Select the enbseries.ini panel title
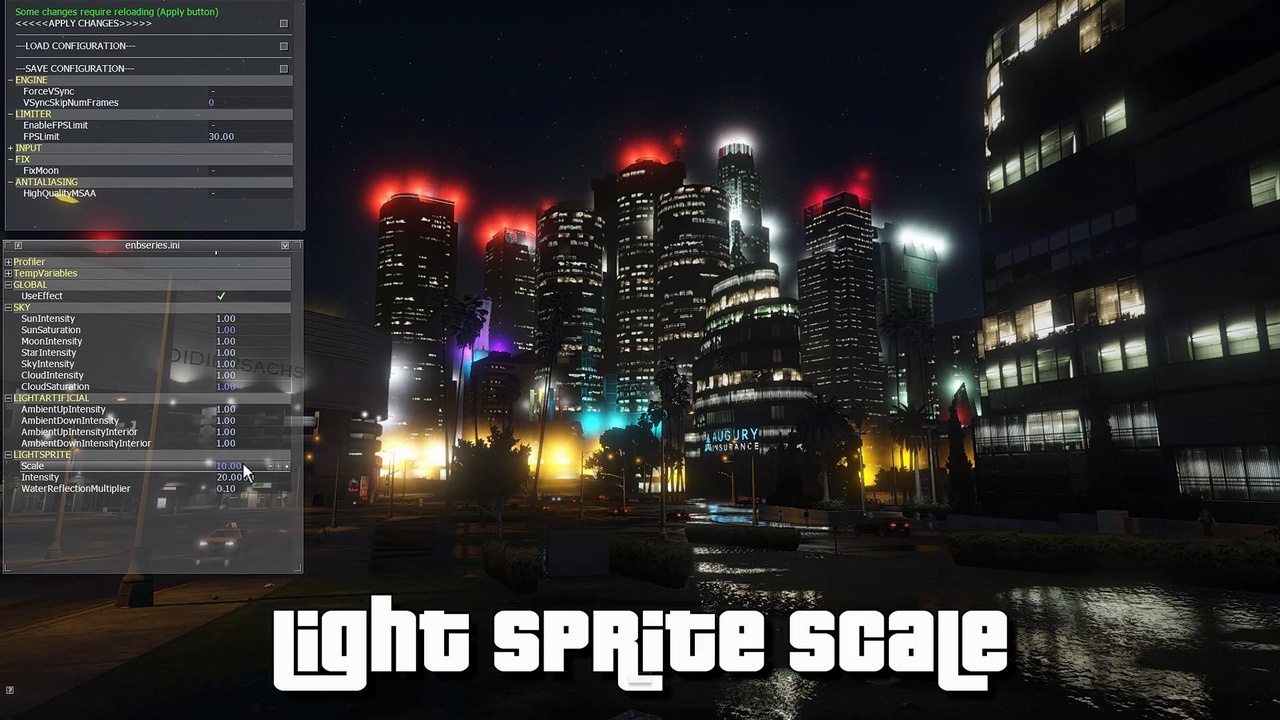 coord(152,245)
